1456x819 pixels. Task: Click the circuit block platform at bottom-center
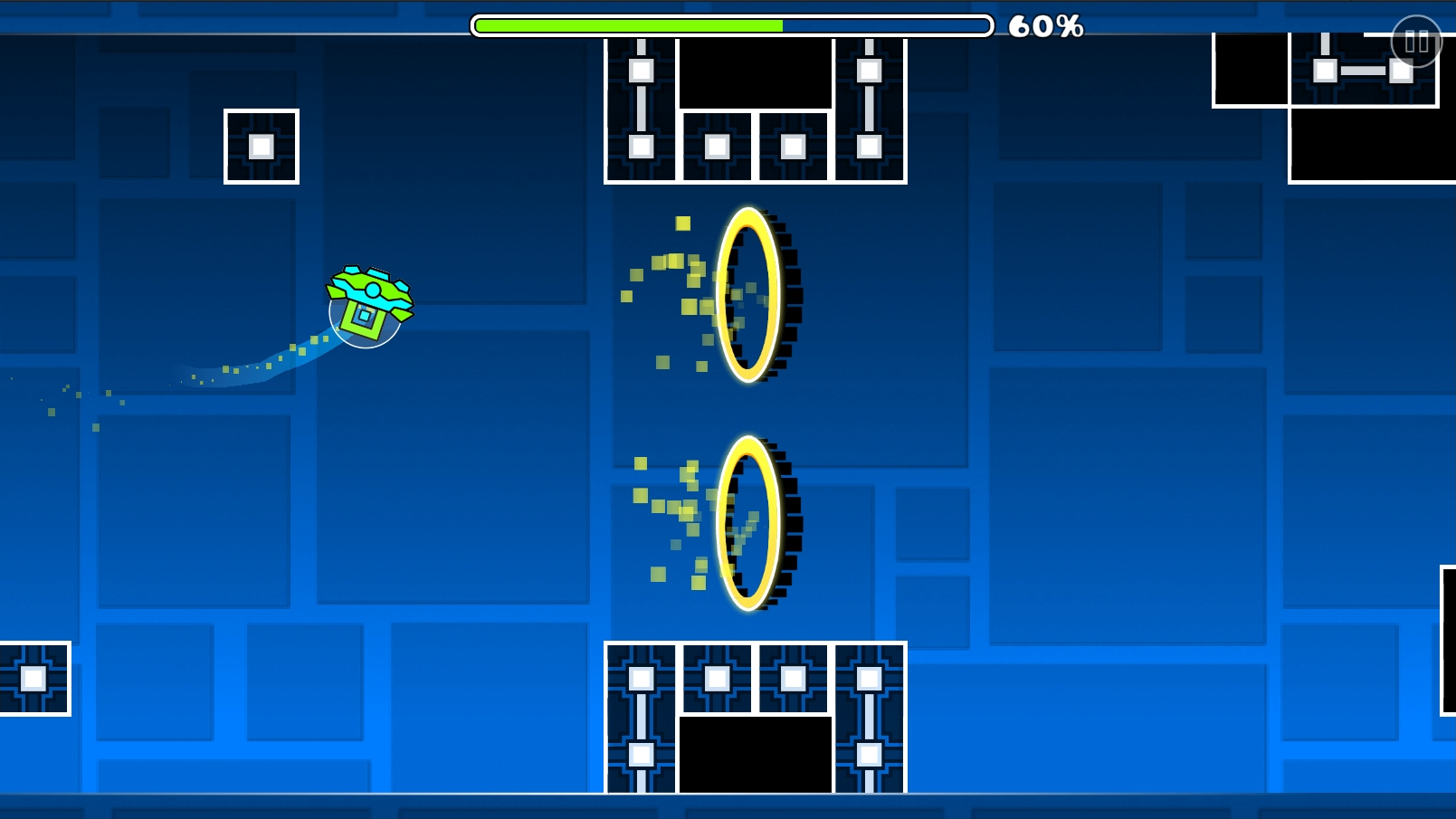[x=756, y=715]
